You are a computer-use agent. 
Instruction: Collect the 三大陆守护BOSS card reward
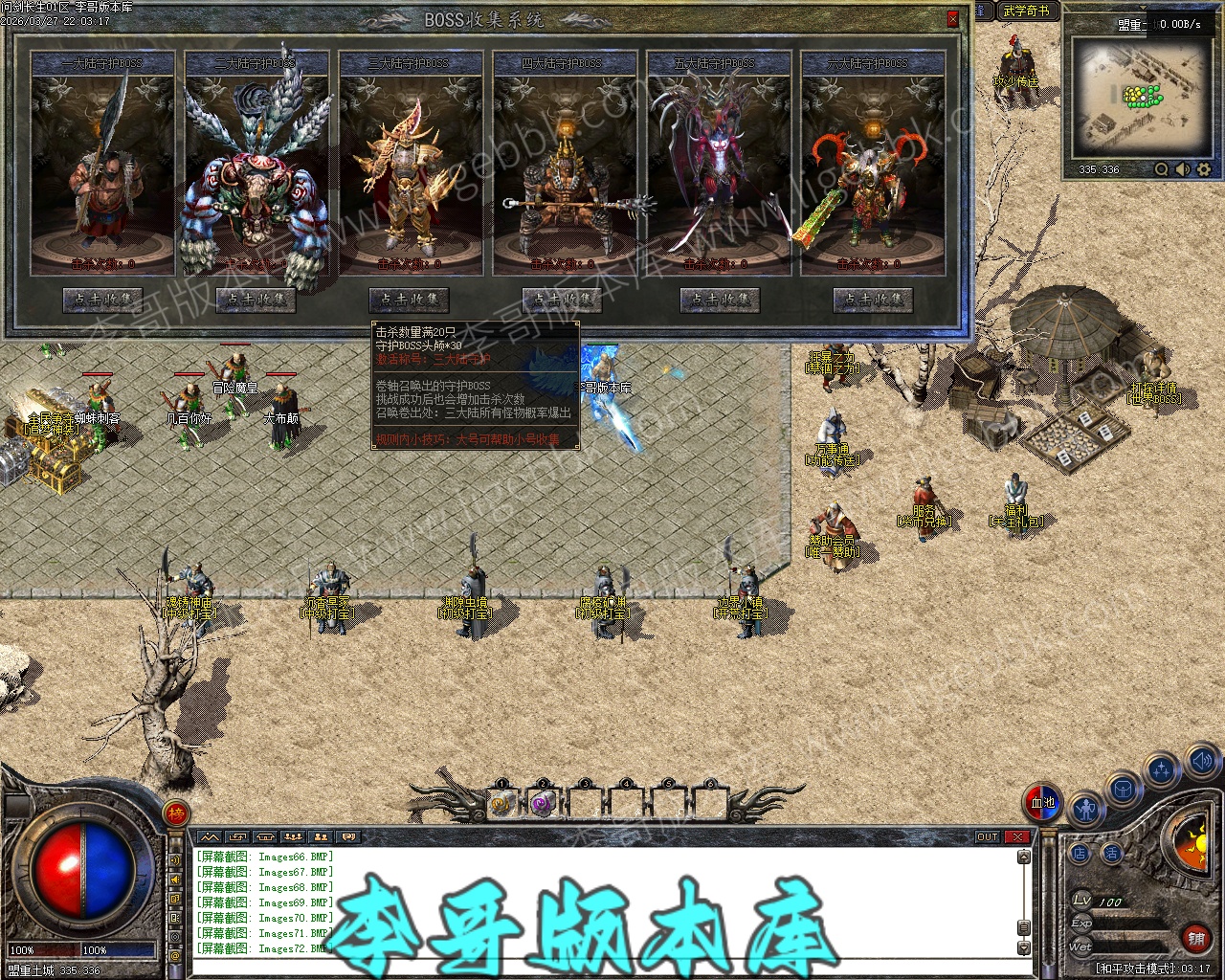click(410, 300)
